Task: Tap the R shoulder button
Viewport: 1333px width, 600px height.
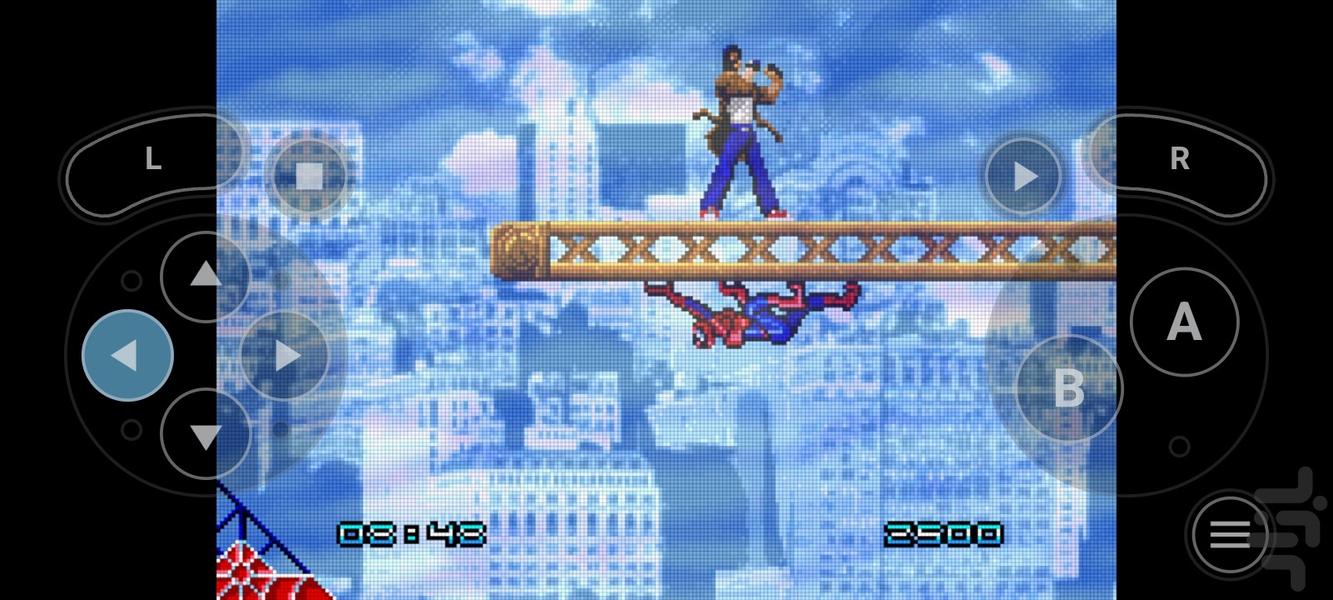Action: pos(1180,160)
